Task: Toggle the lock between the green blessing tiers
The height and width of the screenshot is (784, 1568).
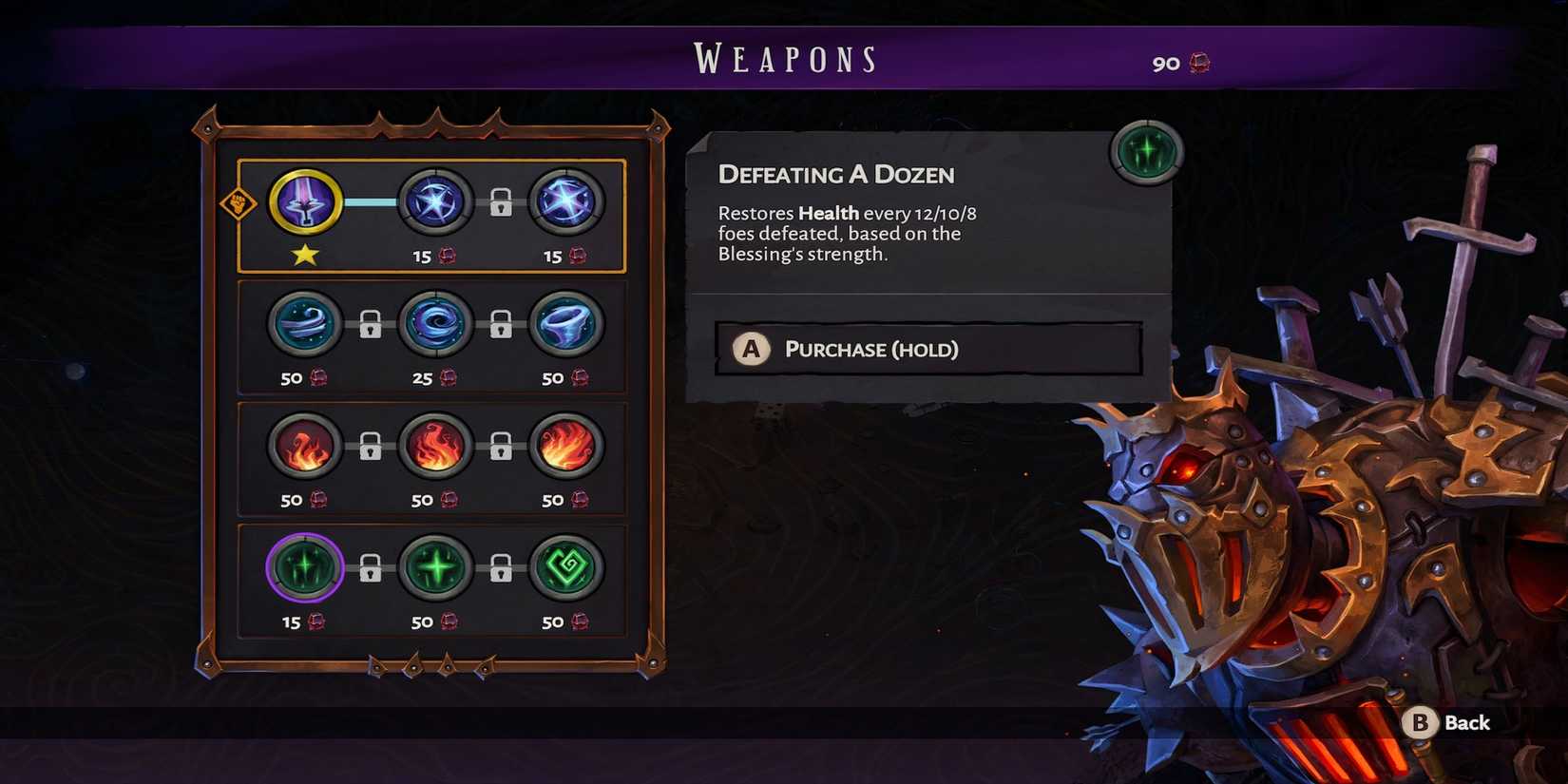Action: [x=371, y=569]
